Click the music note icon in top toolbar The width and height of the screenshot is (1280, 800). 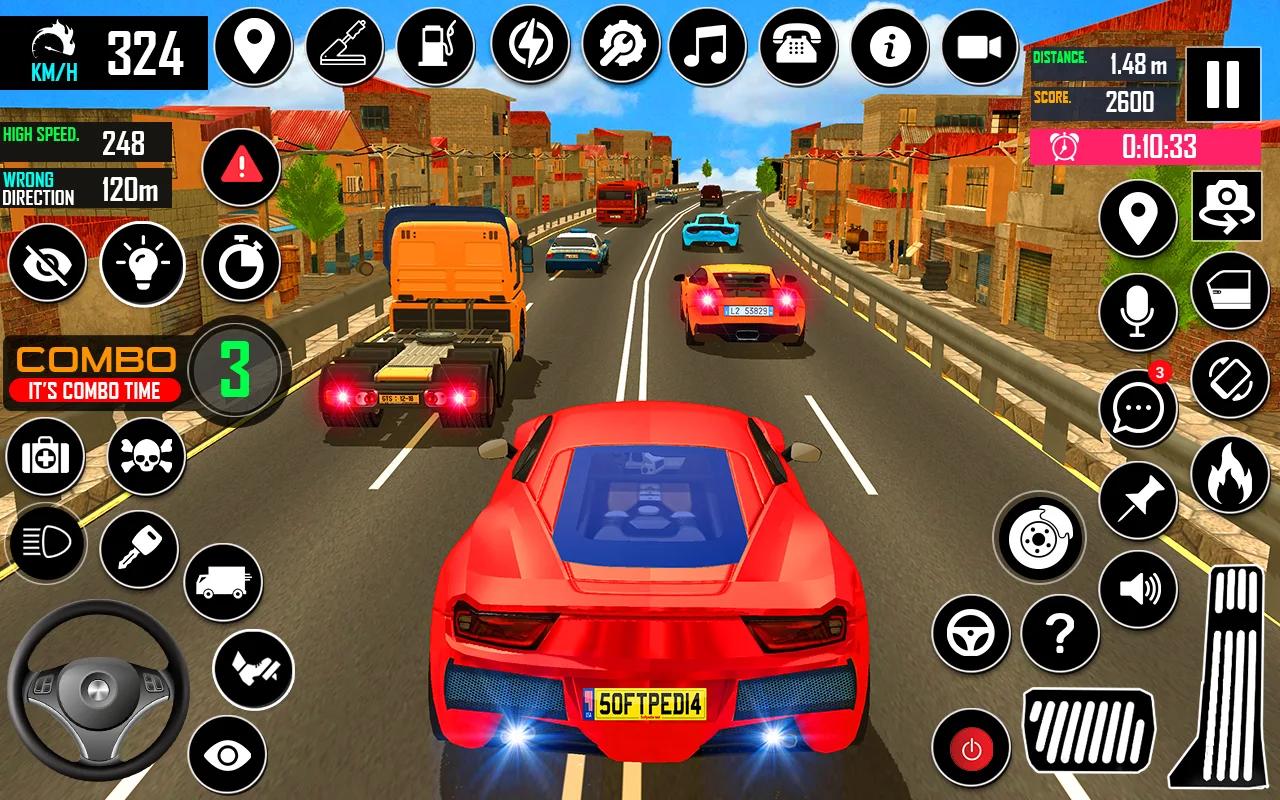(706, 45)
